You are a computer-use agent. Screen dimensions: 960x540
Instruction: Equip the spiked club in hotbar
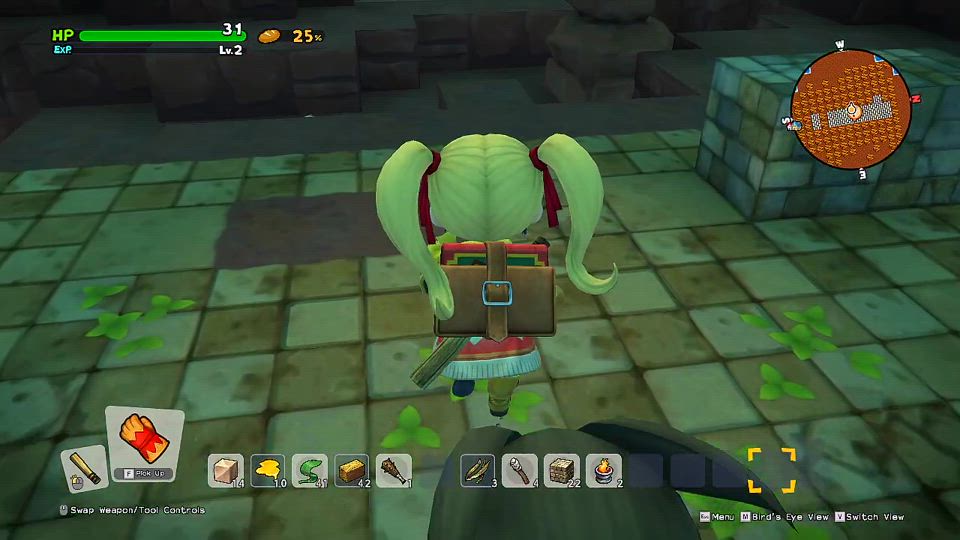click(394, 470)
